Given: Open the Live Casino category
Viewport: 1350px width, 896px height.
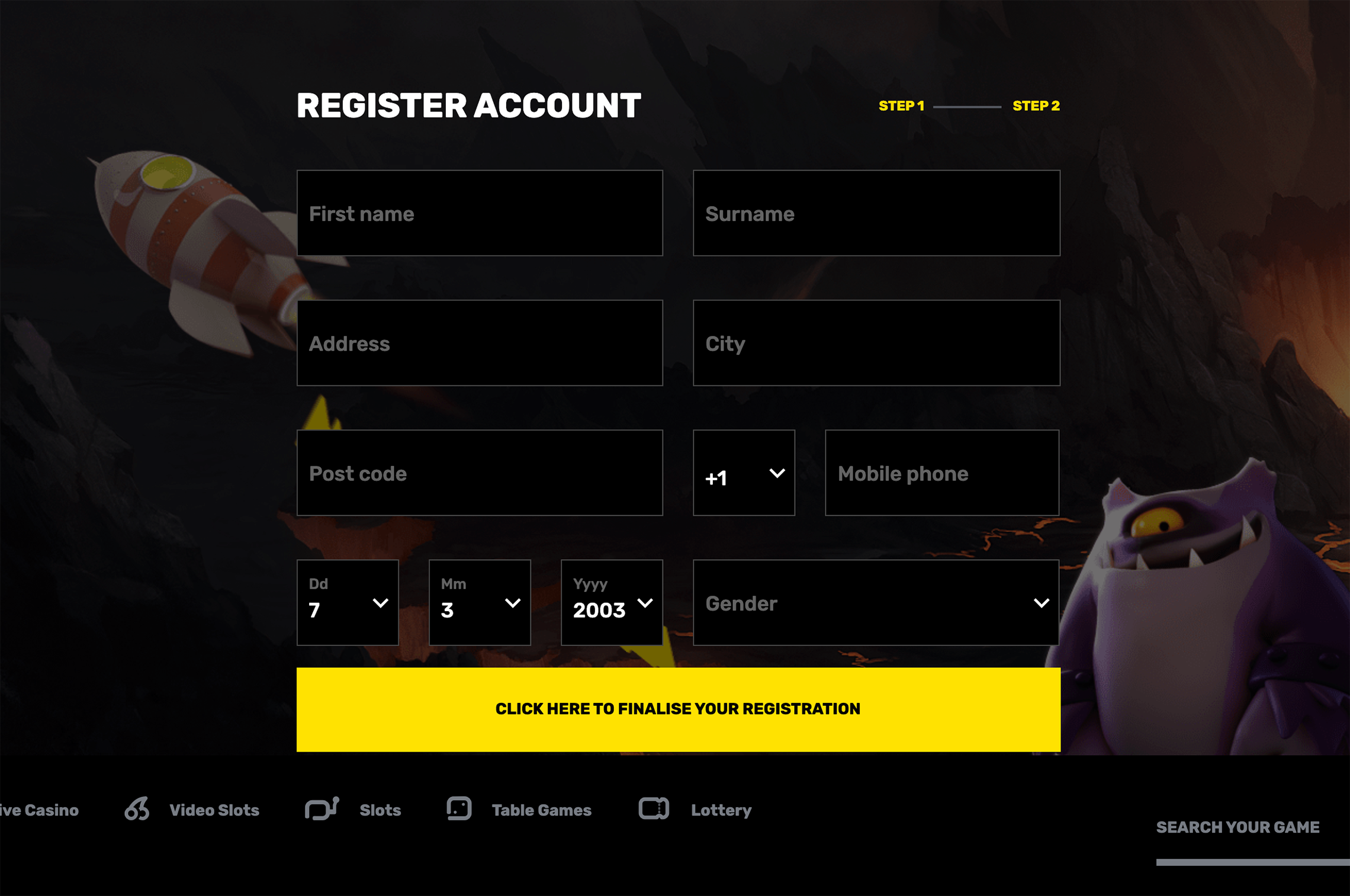Looking at the screenshot, I should point(39,810).
